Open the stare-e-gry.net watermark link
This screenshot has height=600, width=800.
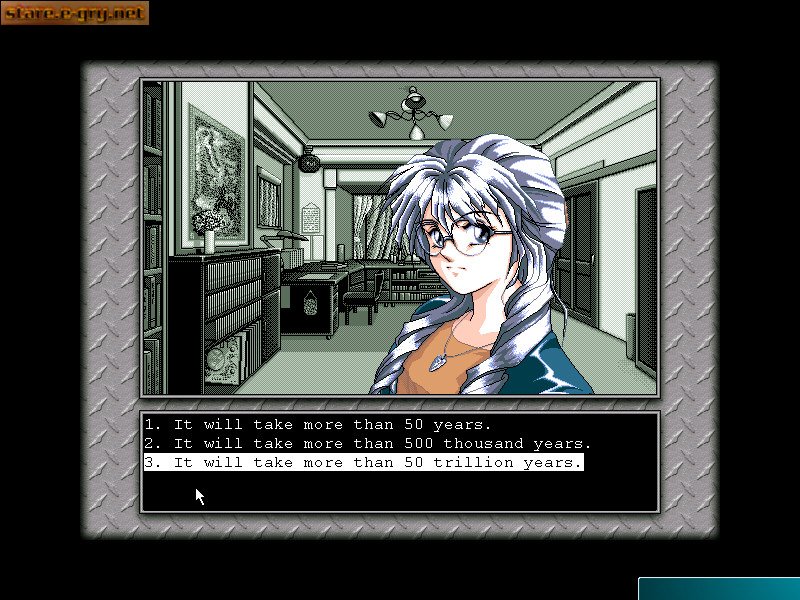coord(75,13)
